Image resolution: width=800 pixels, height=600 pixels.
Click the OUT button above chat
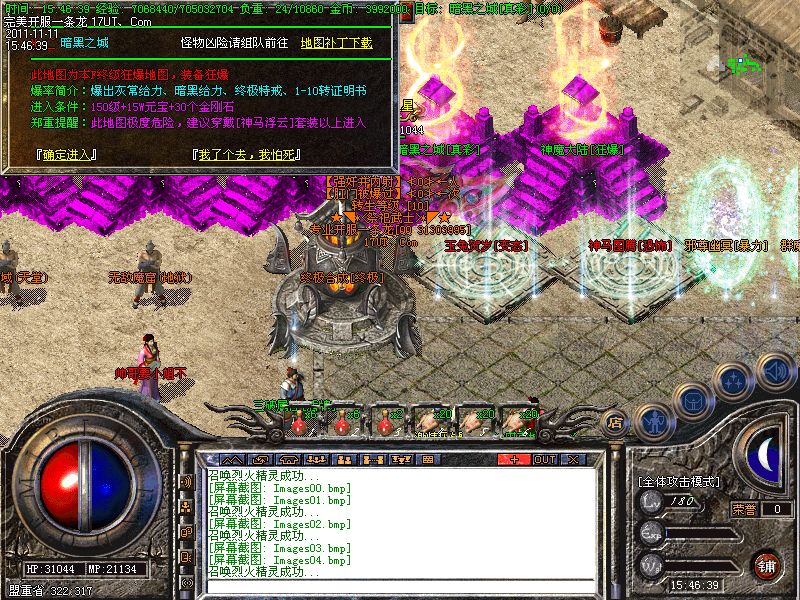[544, 459]
